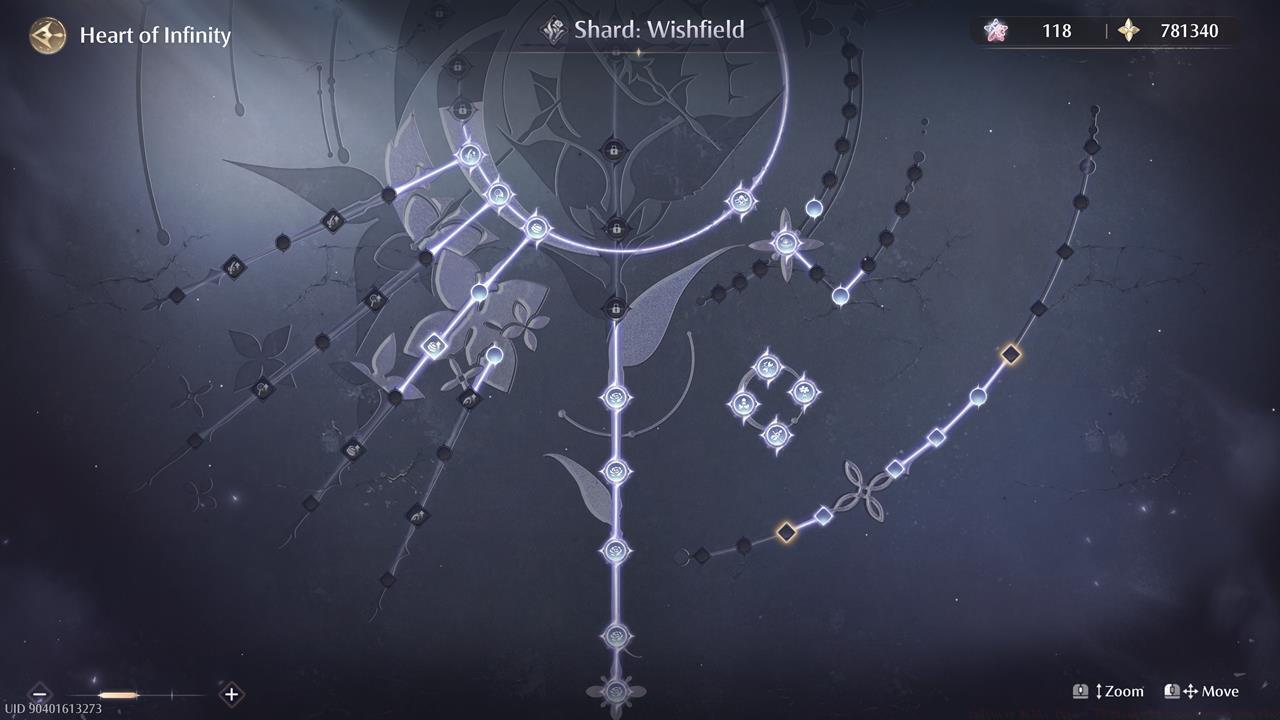Screen dimensions: 1280x720
Task: Click the jellyfish node on the right arc
Action: 741,202
